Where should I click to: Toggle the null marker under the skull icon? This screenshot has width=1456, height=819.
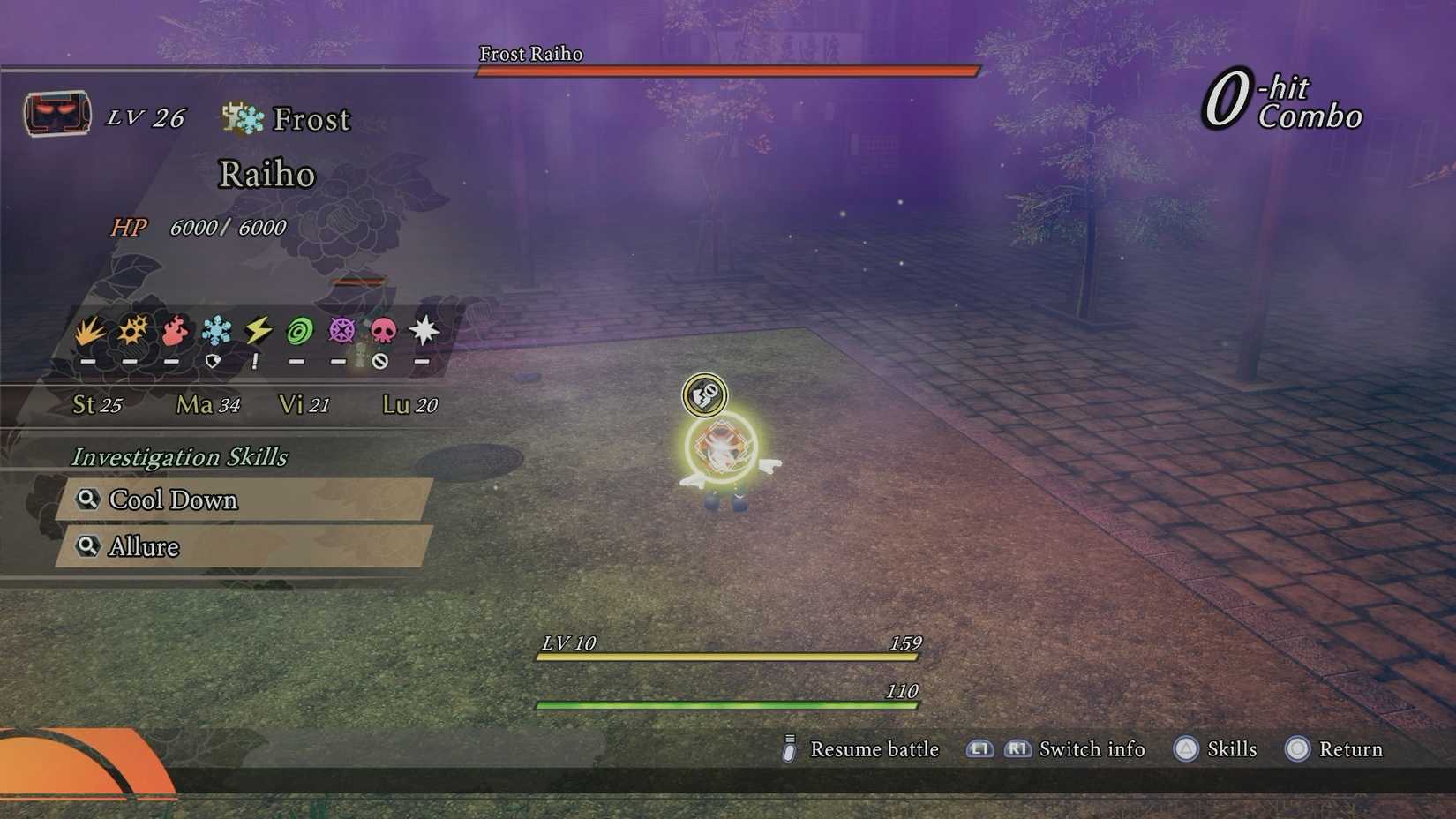[382, 360]
